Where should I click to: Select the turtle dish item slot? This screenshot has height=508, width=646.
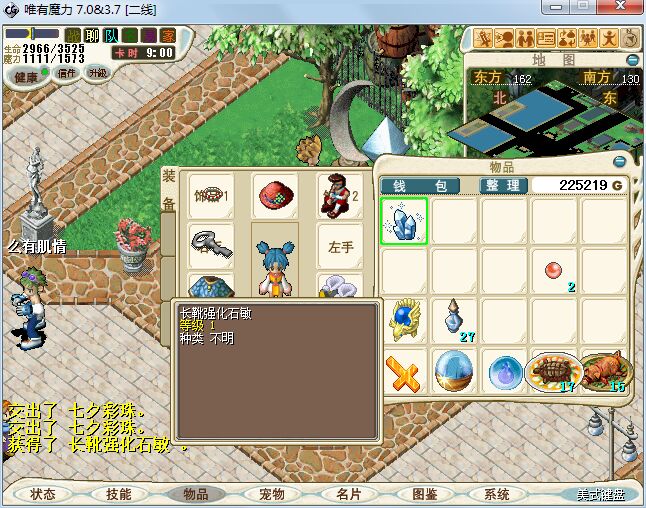click(x=554, y=371)
